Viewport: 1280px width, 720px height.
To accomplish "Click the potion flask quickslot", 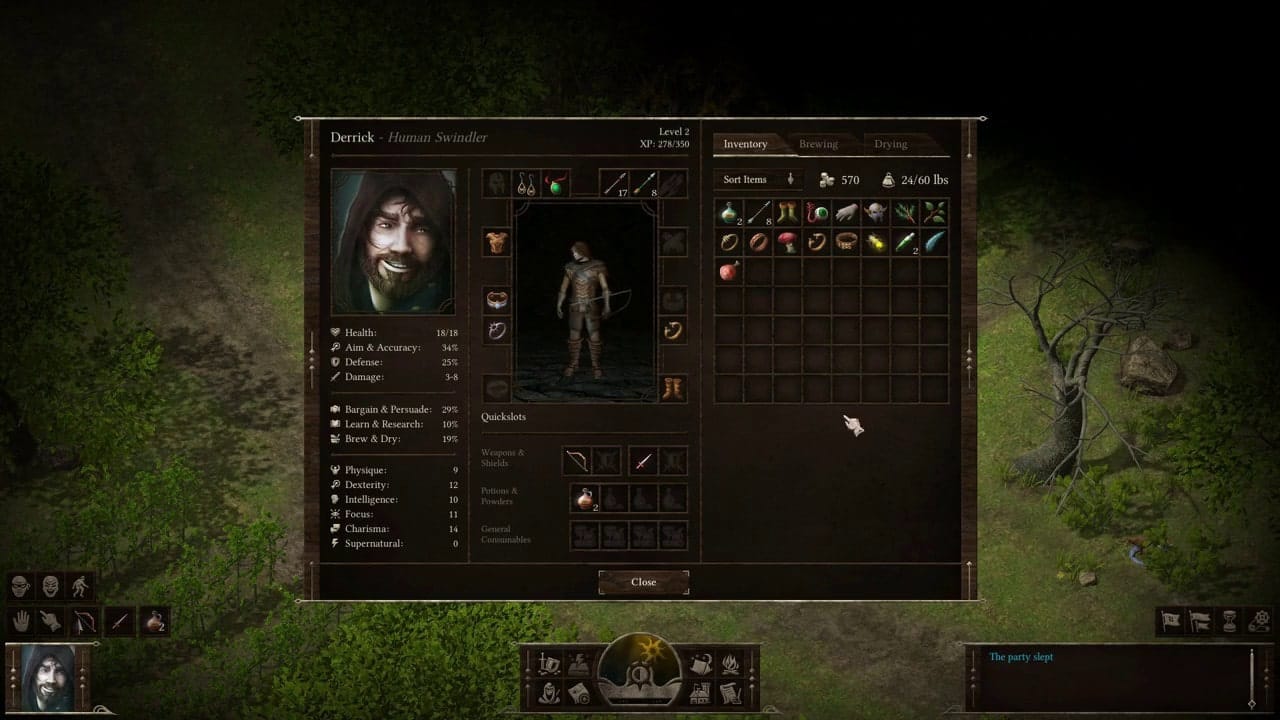I will click(x=584, y=498).
